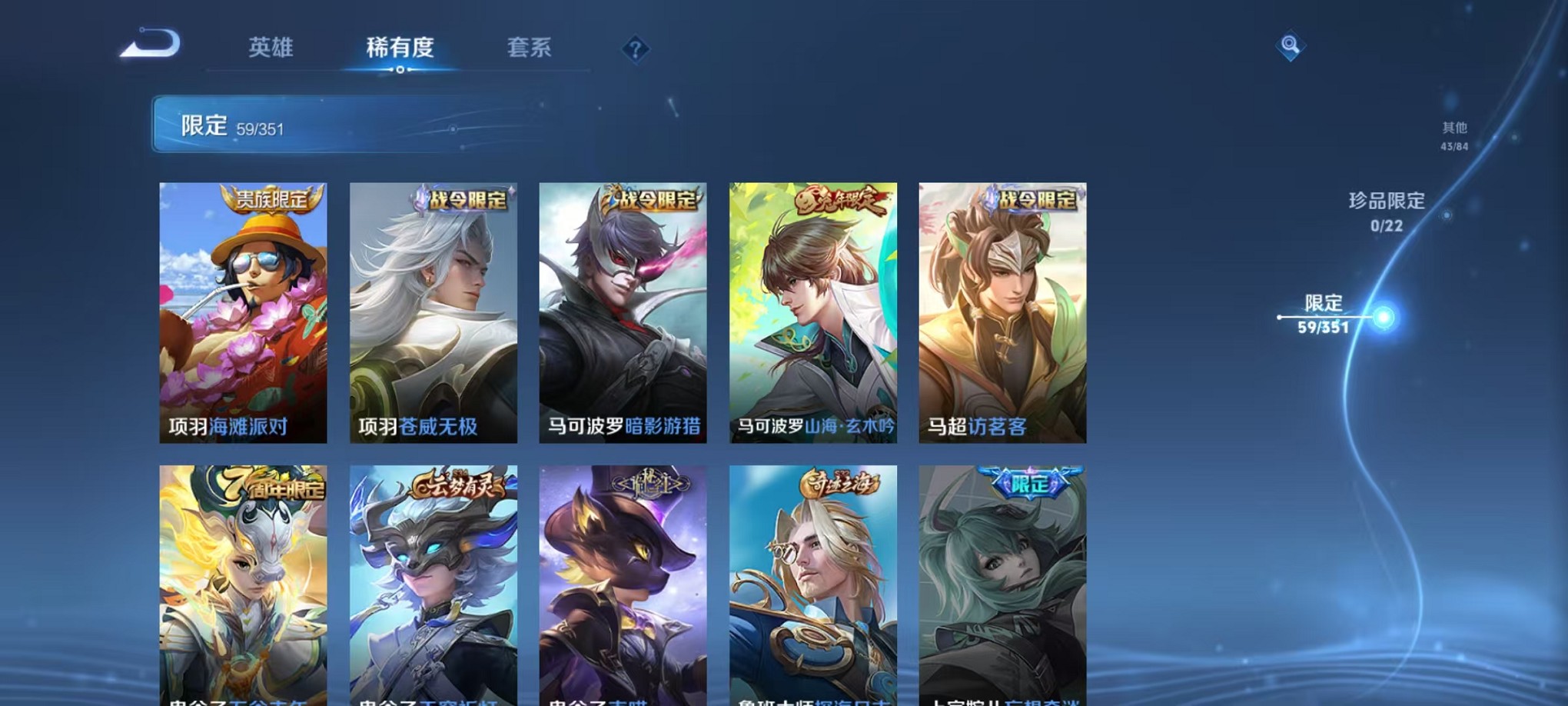
Task: Click the 战令限定 badge on 马可波罗暗影游猎
Action: tap(655, 199)
